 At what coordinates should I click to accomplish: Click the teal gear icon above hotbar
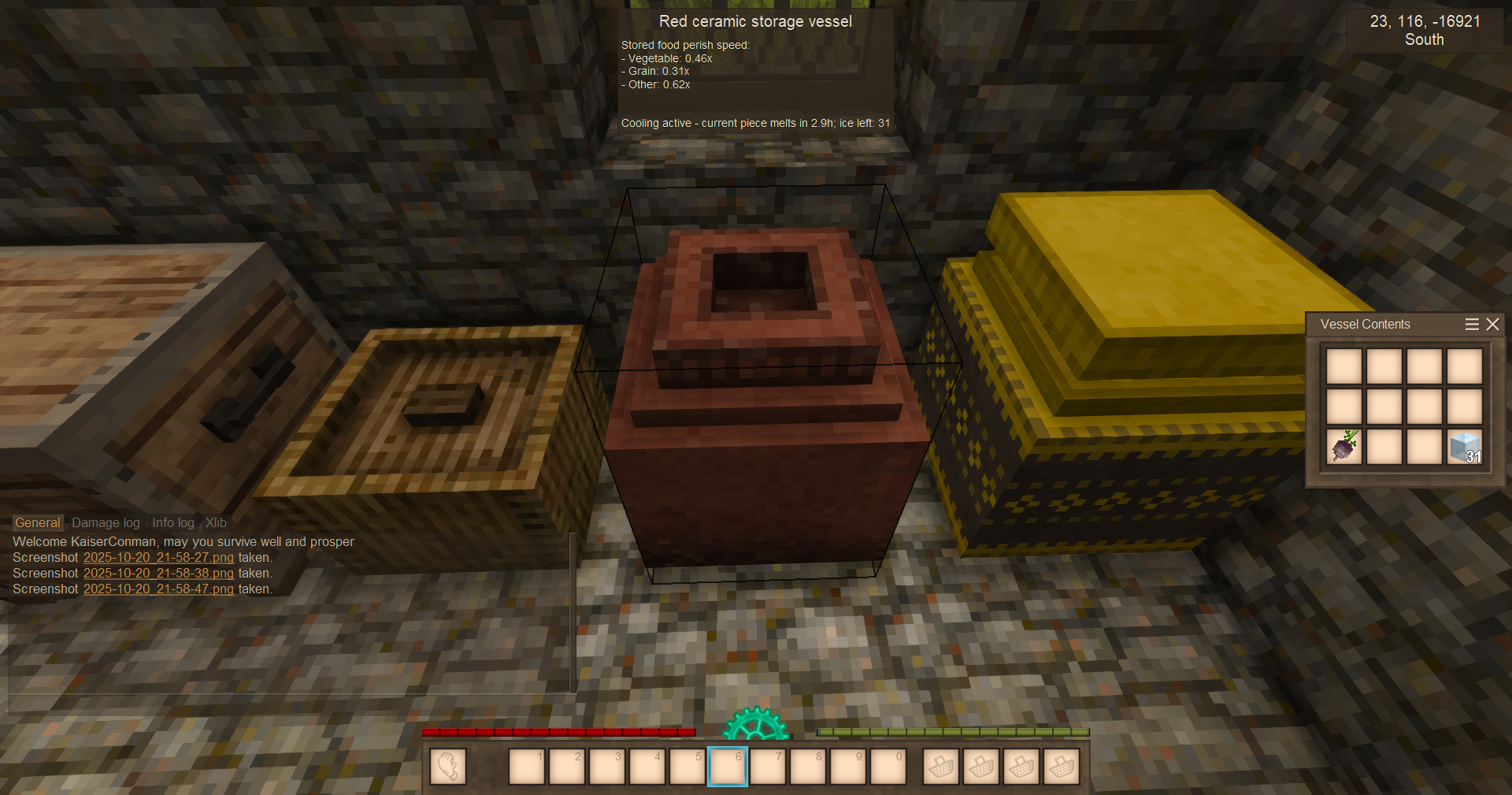[x=756, y=725]
